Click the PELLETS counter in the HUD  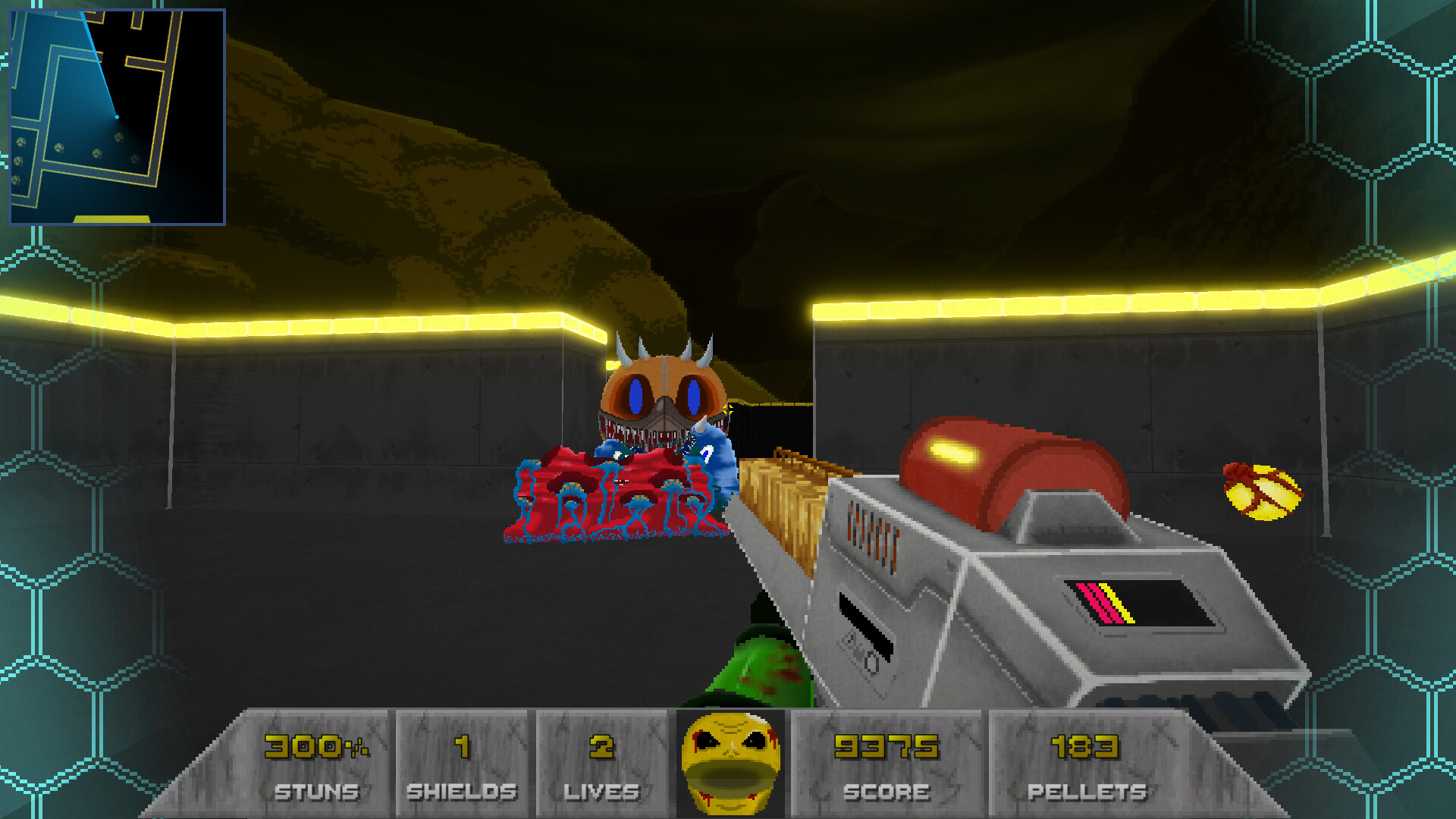pyautogui.click(x=1084, y=762)
